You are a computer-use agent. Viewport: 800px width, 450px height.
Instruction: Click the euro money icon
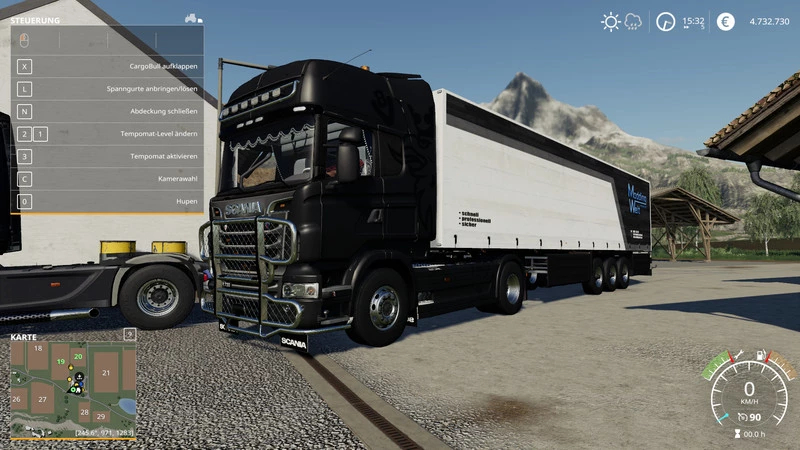(x=725, y=21)
